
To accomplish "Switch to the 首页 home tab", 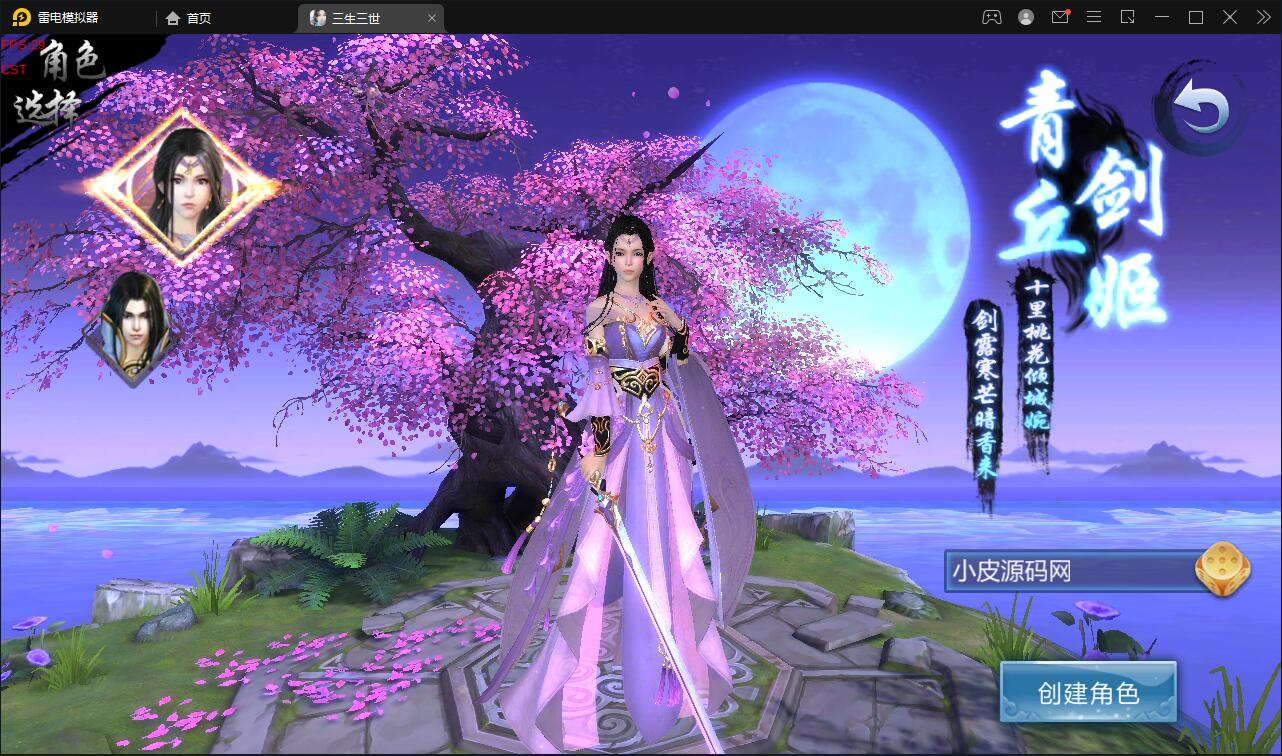I will coord(192,17).
